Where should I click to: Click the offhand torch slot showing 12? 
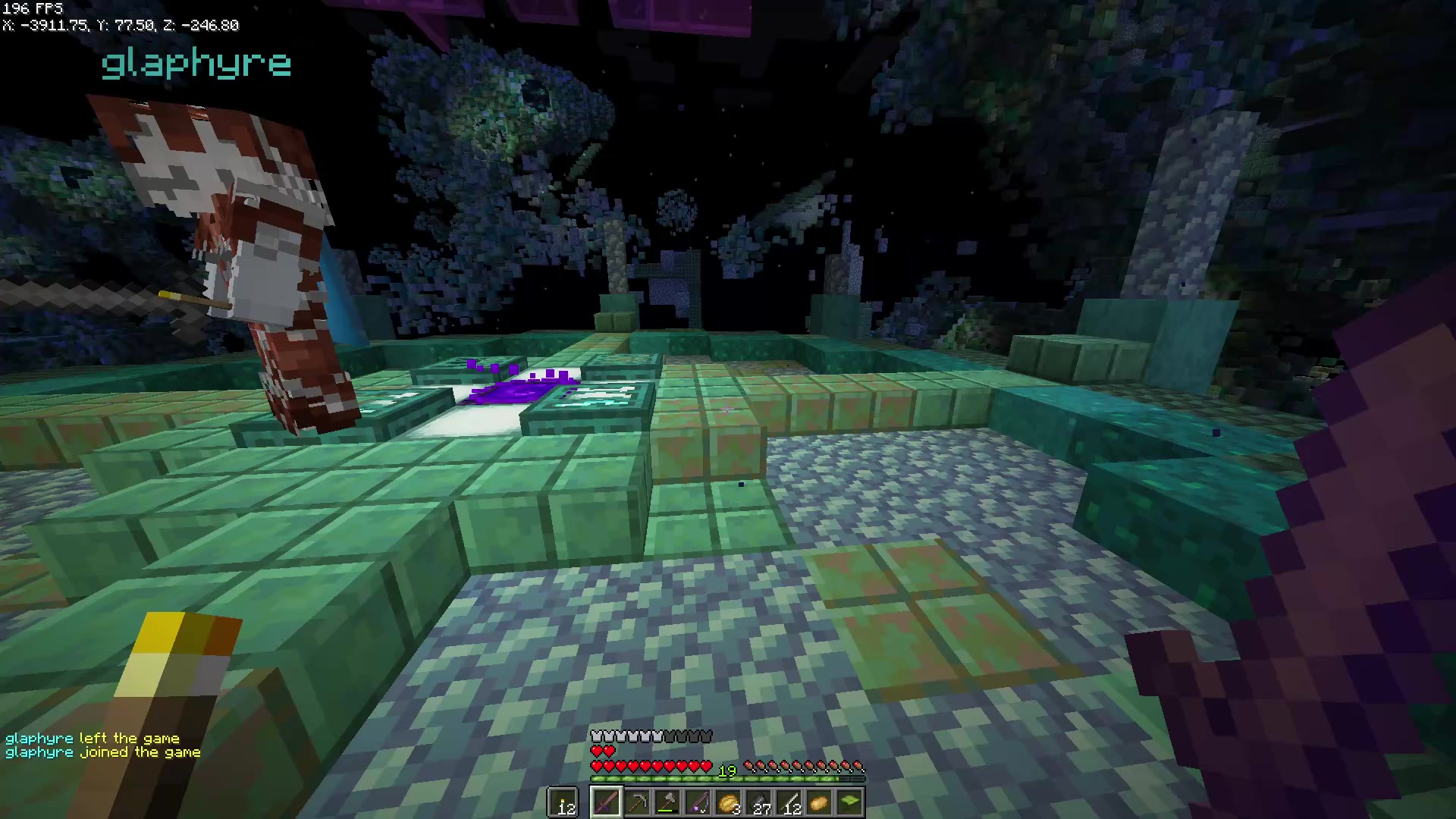click(x=563, y=802)
